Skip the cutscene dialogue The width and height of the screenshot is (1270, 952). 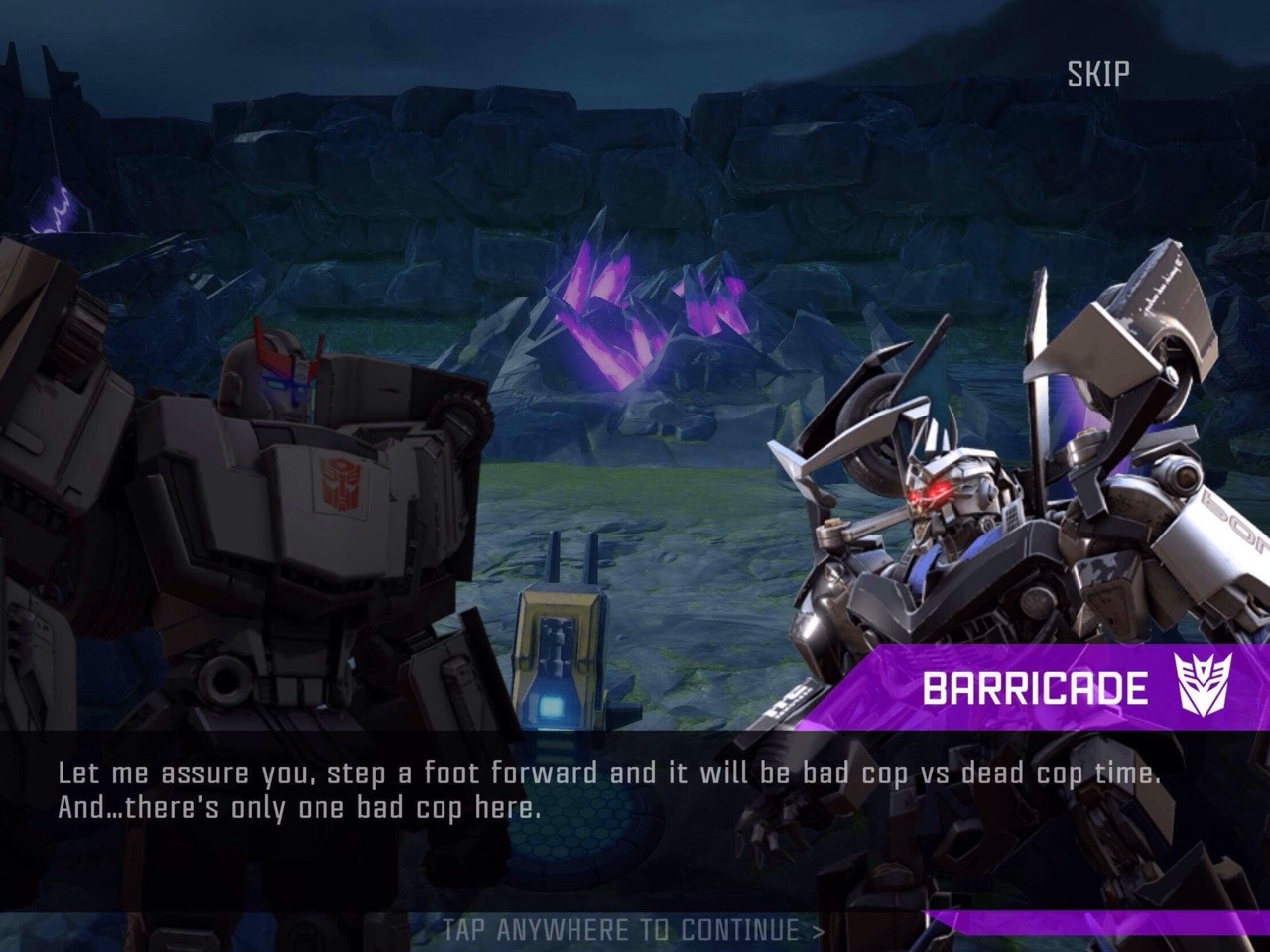pos(1098,73)
